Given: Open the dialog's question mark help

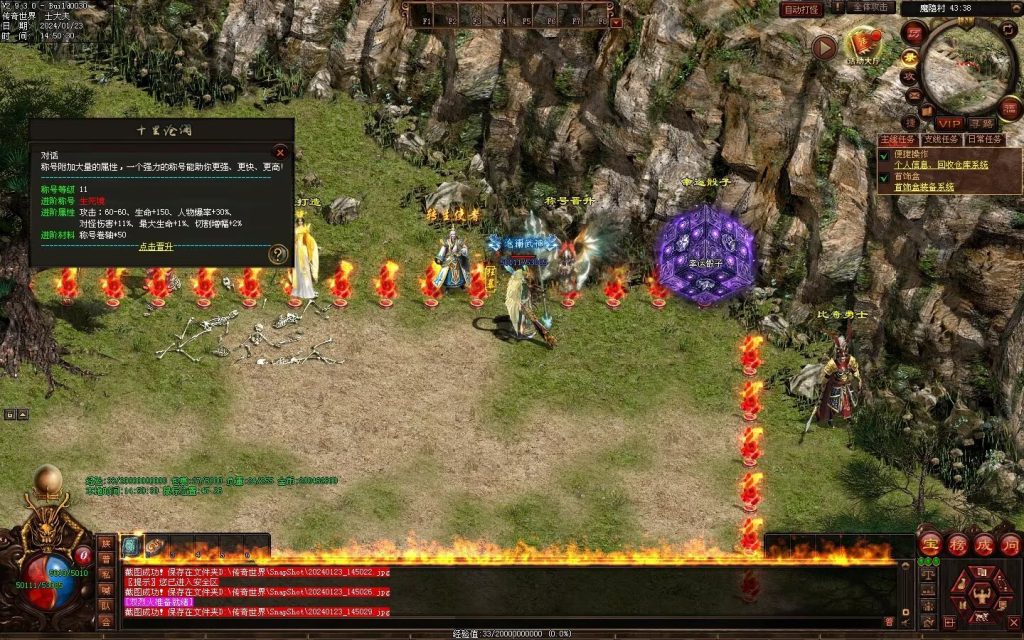Looking at the screenshot, I should [278, 255].
